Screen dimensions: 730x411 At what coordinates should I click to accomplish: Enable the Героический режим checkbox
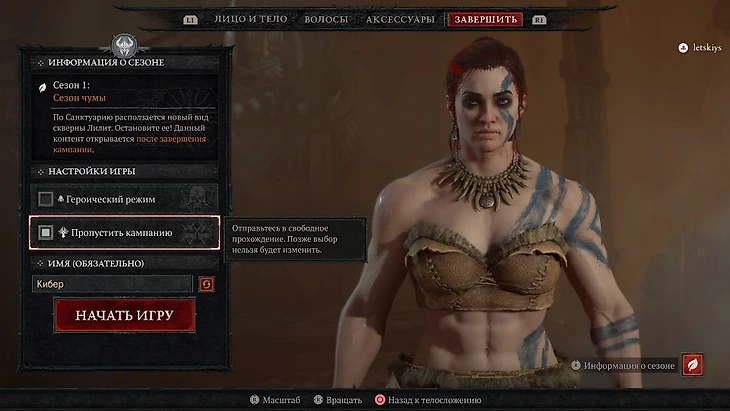click(46, 199)
